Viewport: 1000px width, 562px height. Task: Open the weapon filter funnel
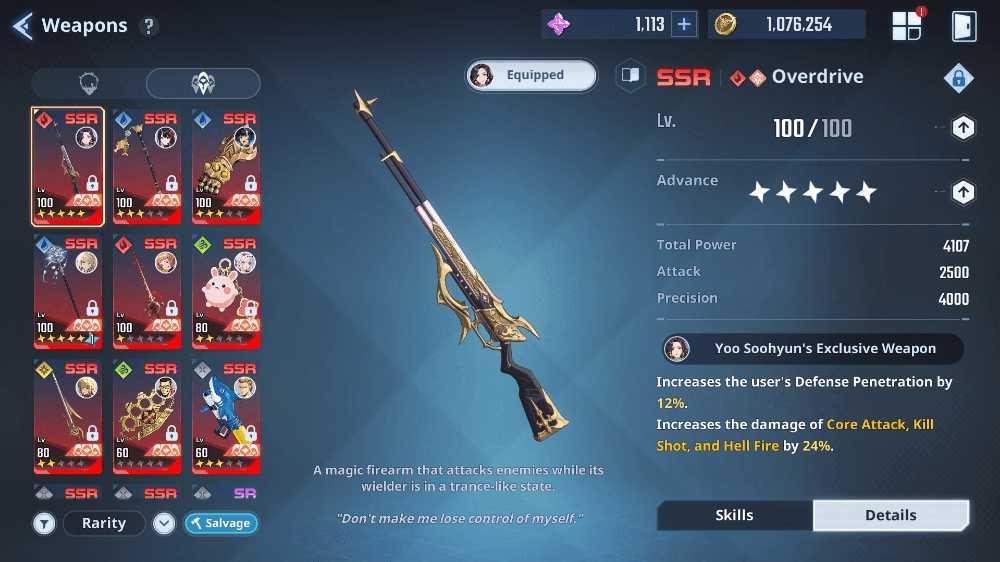click(x=44, y=523)
